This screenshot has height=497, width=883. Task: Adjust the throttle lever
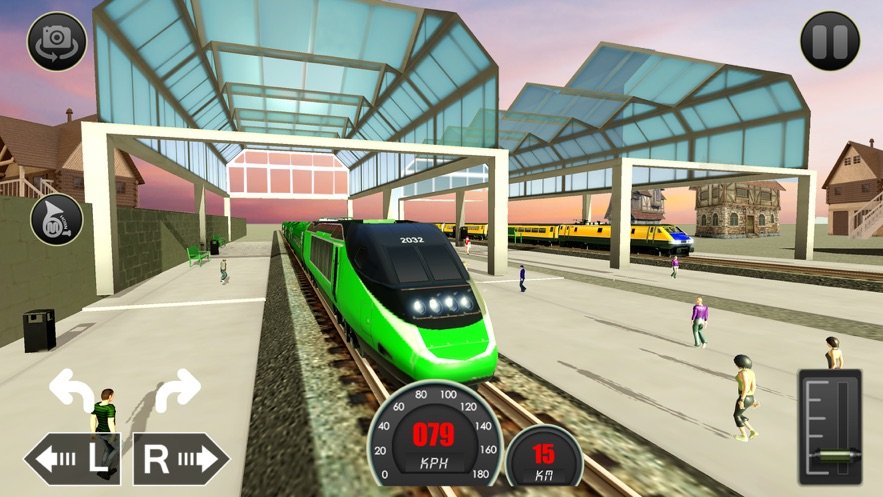(830, 455)
